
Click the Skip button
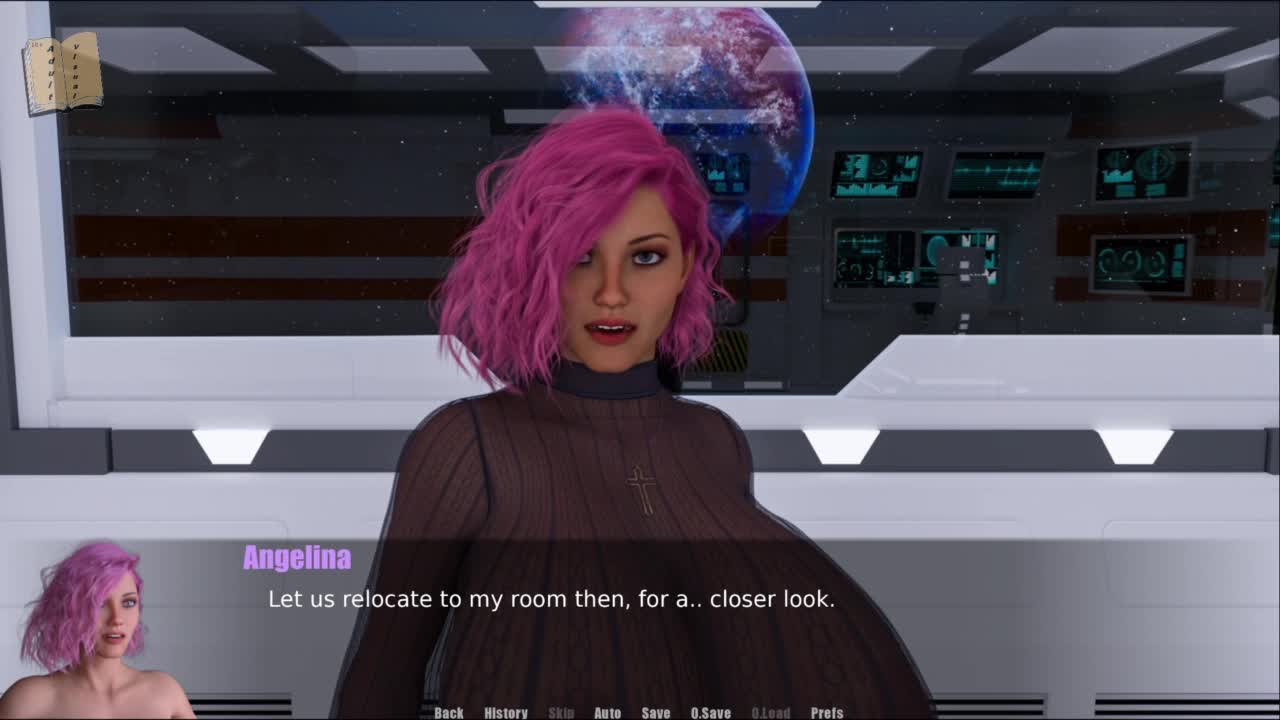point(561,712)
